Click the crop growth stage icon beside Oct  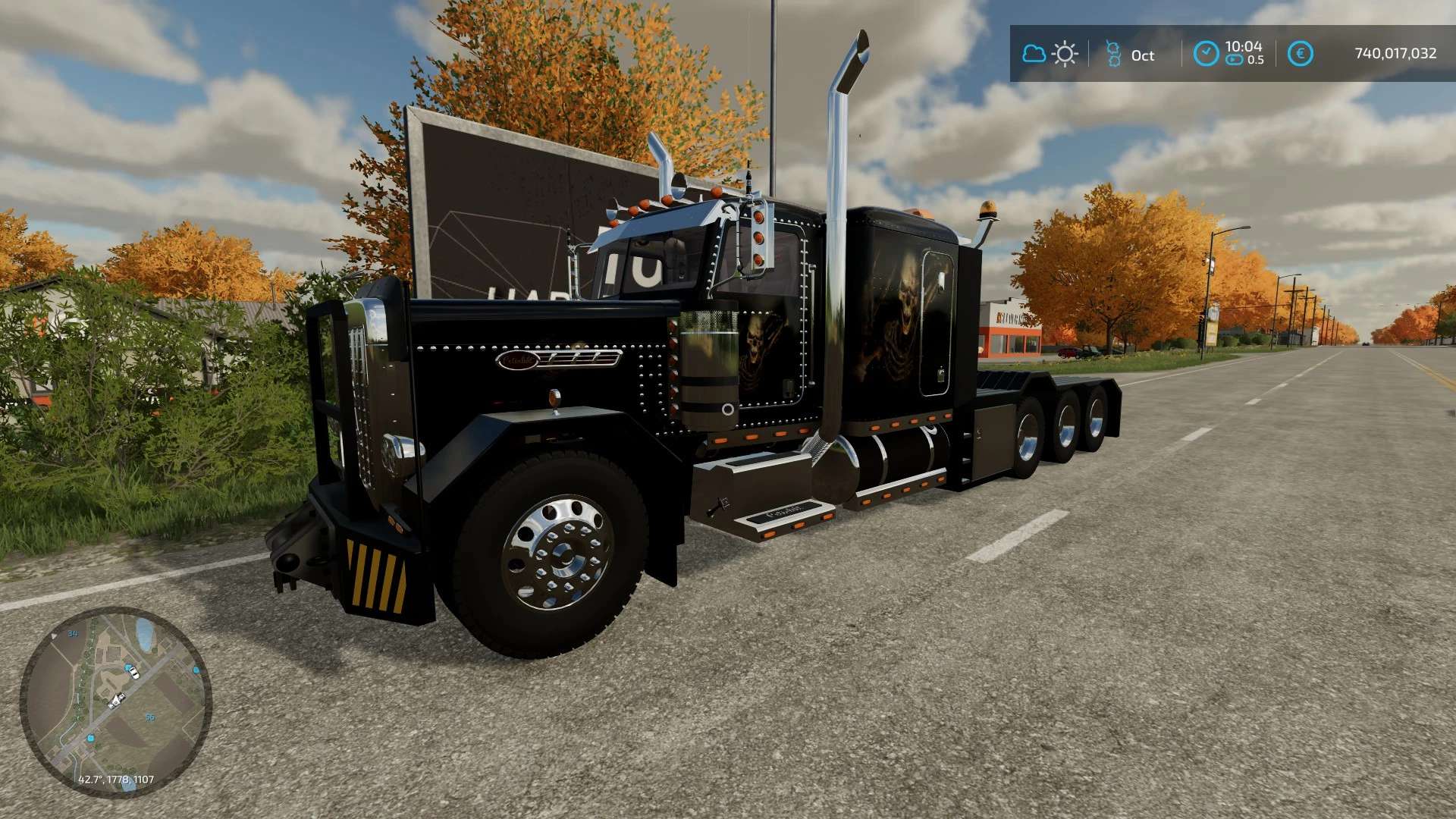tap(1112, 54)
